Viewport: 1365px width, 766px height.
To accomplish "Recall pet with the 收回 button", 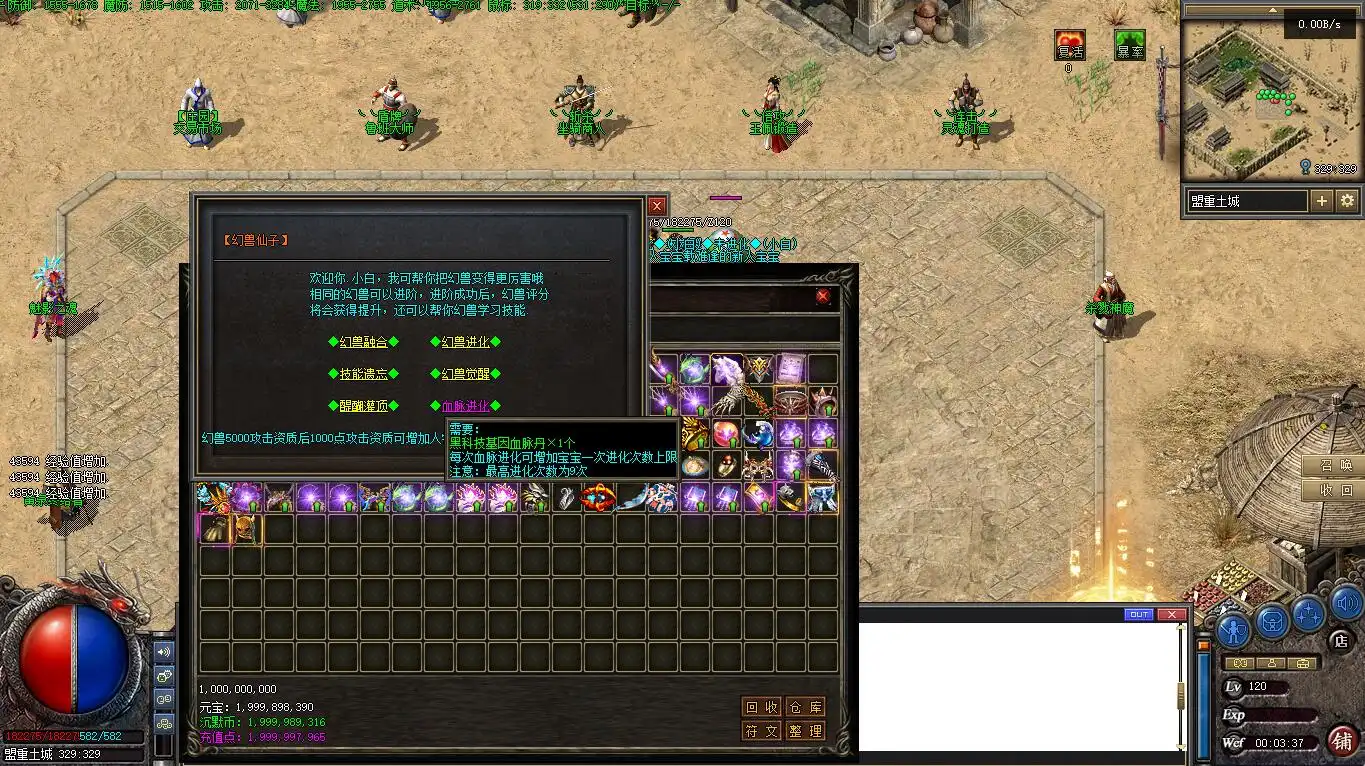I will (x=1335, y=491).
